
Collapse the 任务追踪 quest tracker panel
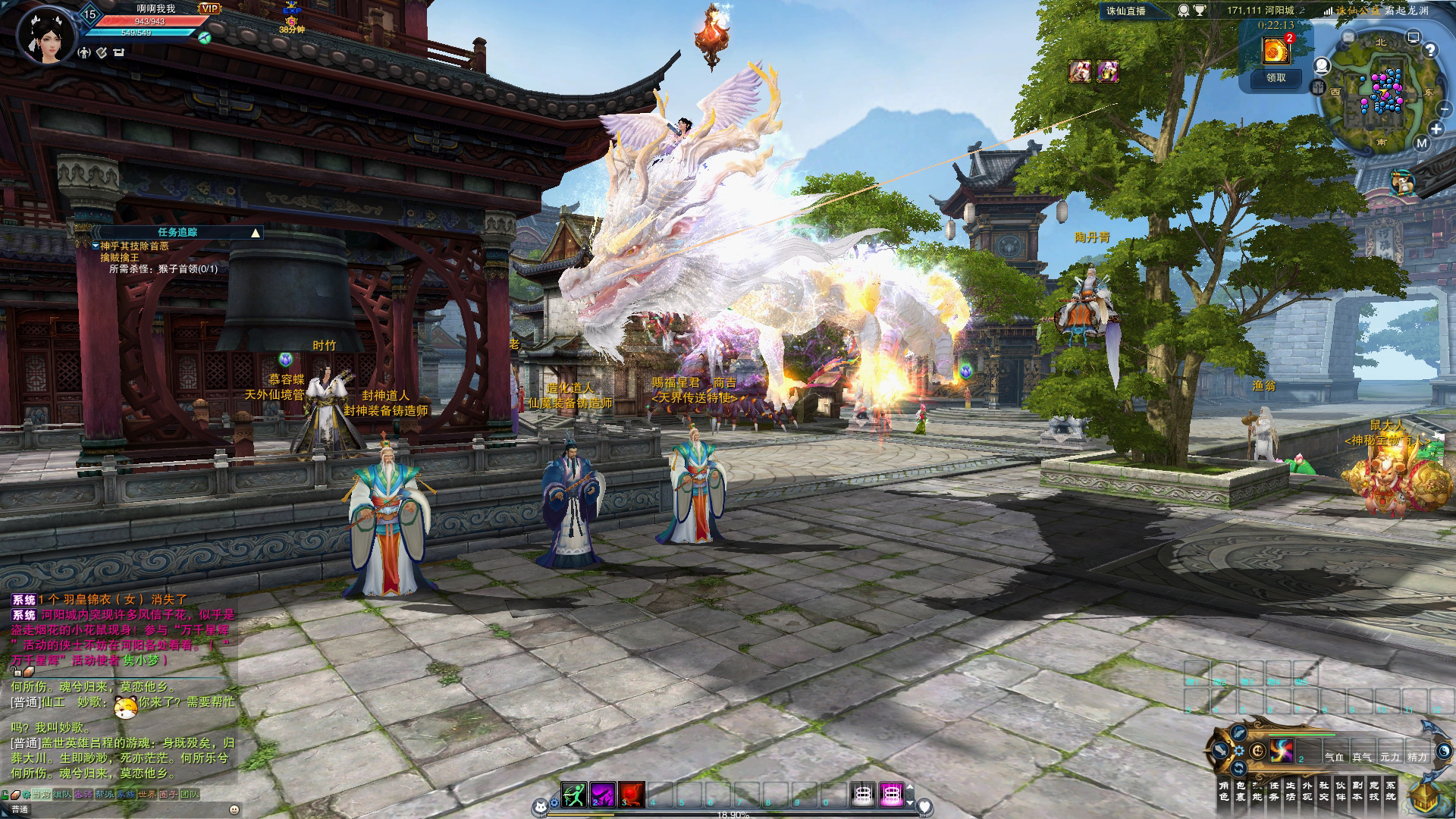(256, 233)
